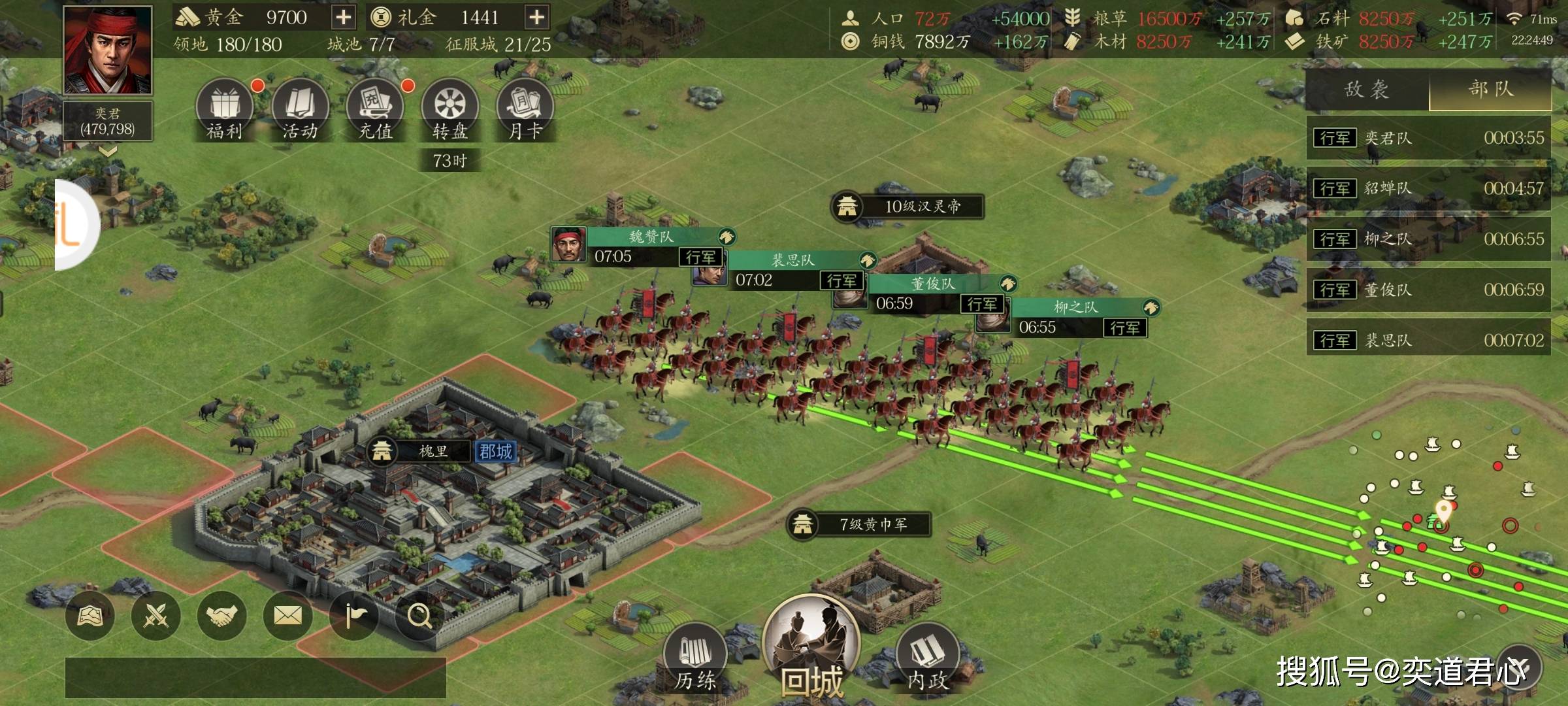Screen dimensions: 1568x706
Task: Open the 月卡 monthly card
Action: (x=525, y=110)
